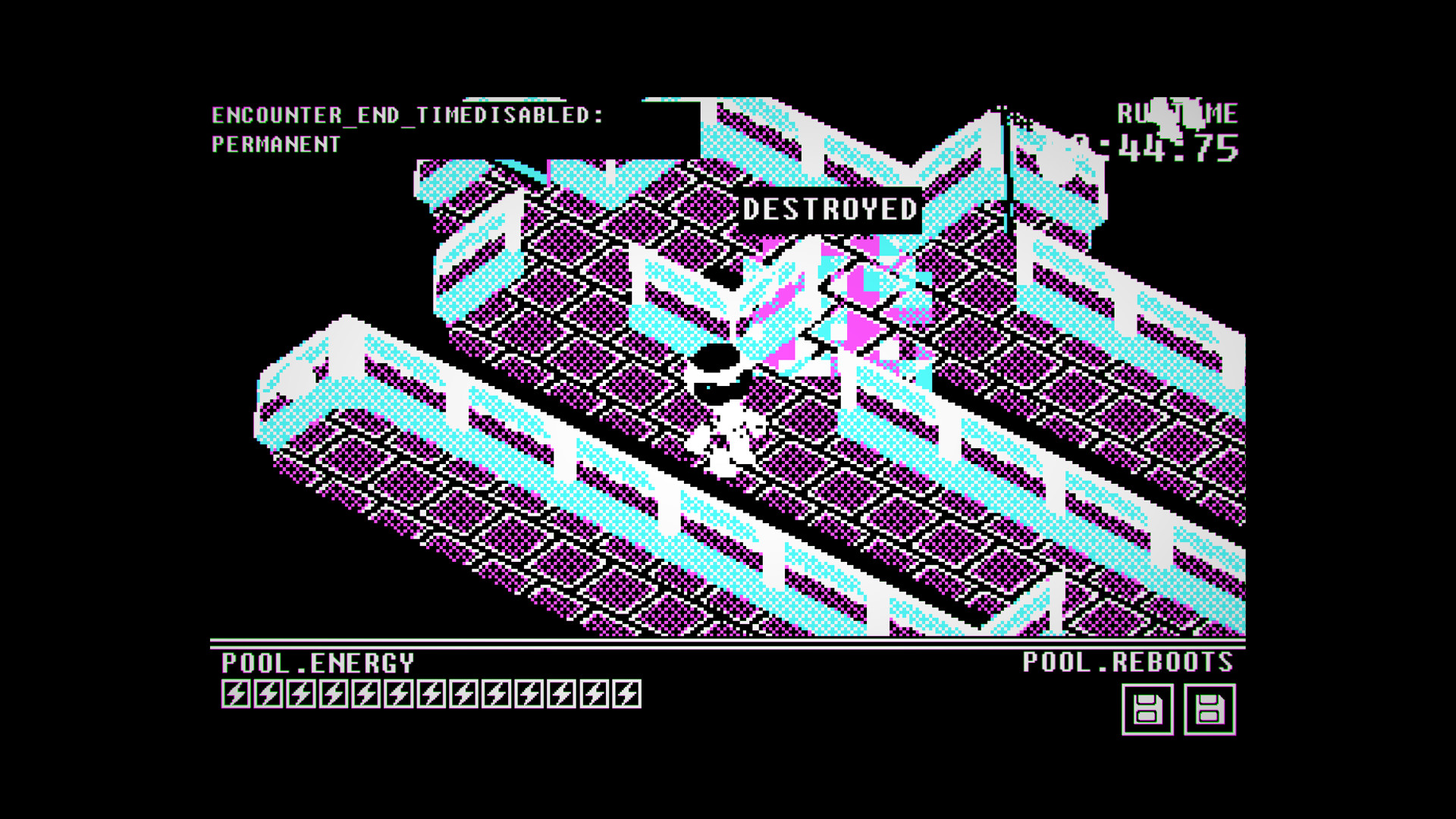
Task: Toggle the third lightning bolt indicator
Action: coord(300,692)
